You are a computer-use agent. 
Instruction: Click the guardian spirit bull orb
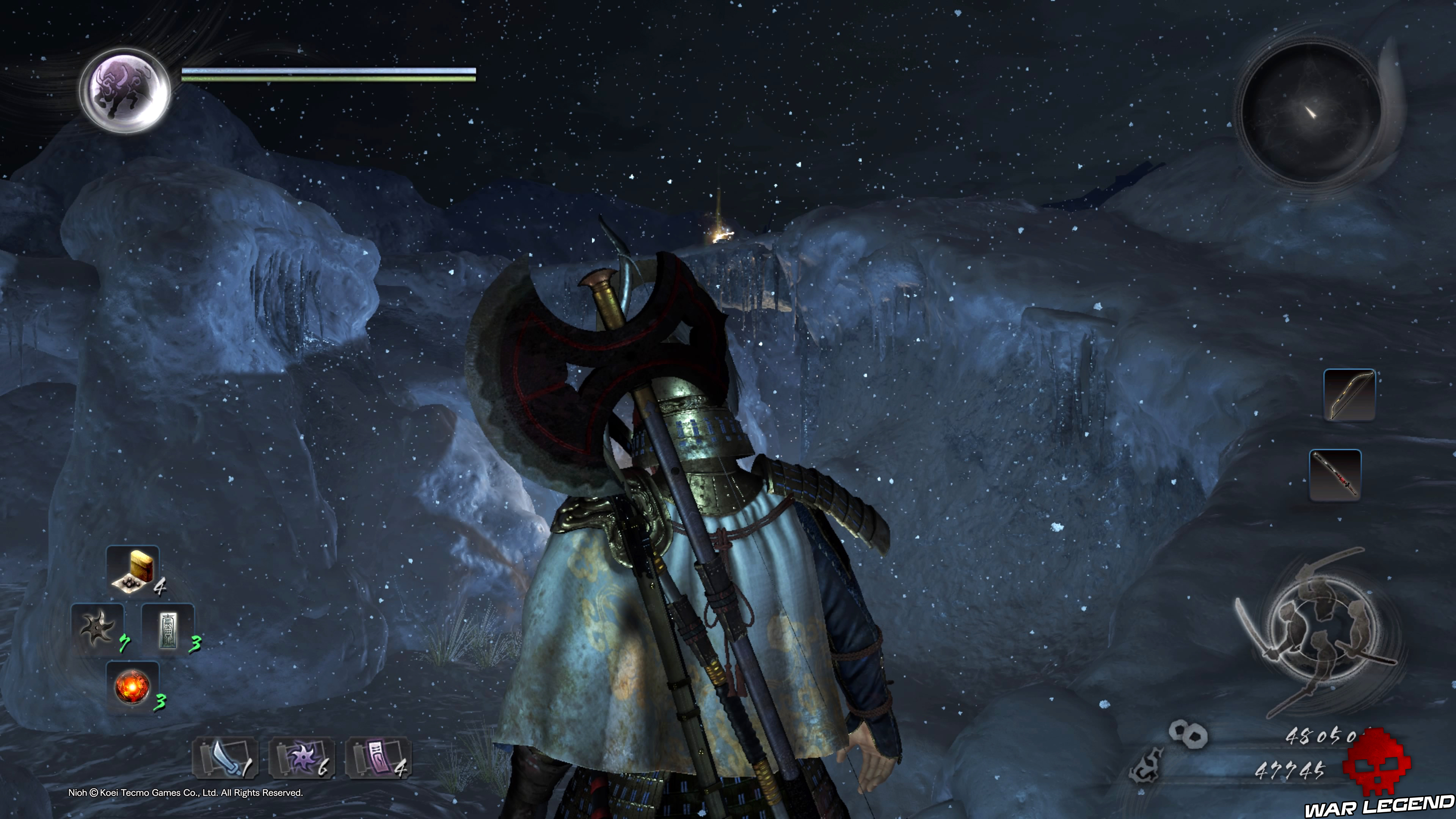pyautogui.click(x=125, y=91)
